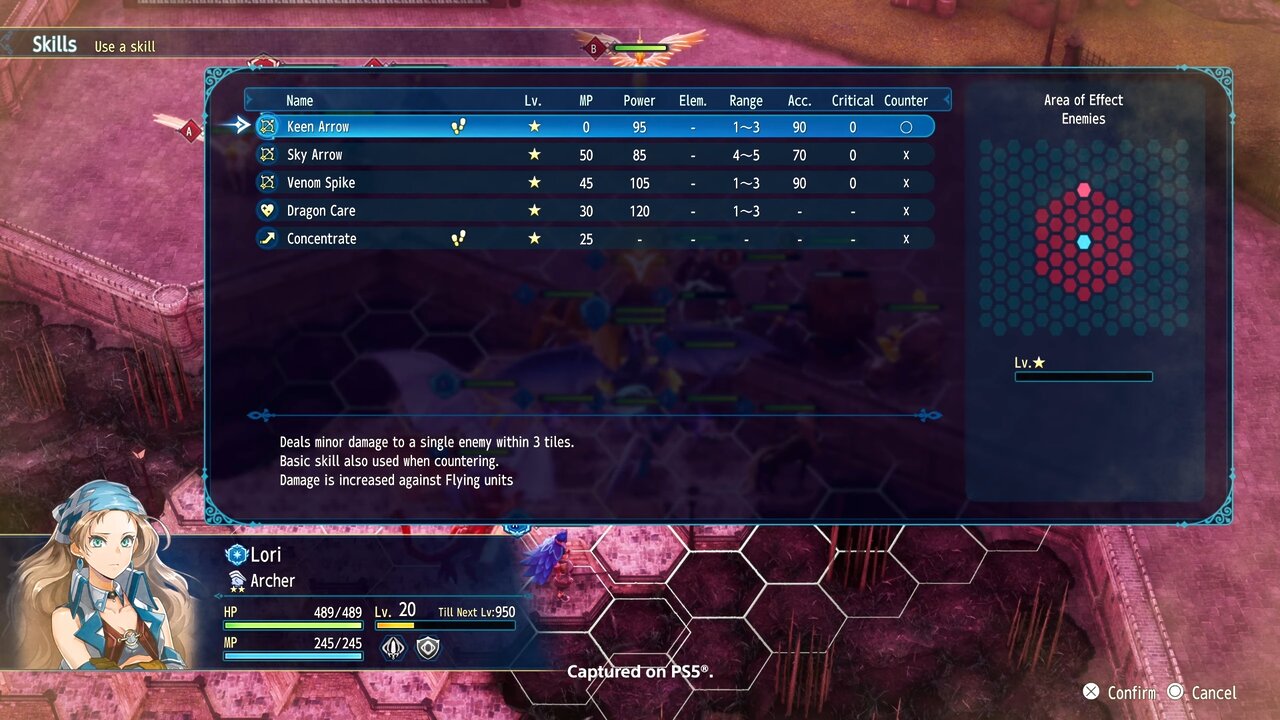The width and height of the screenshot is (1280, 720).
Task: Click the Counter column header
Action: pos(906,101)
